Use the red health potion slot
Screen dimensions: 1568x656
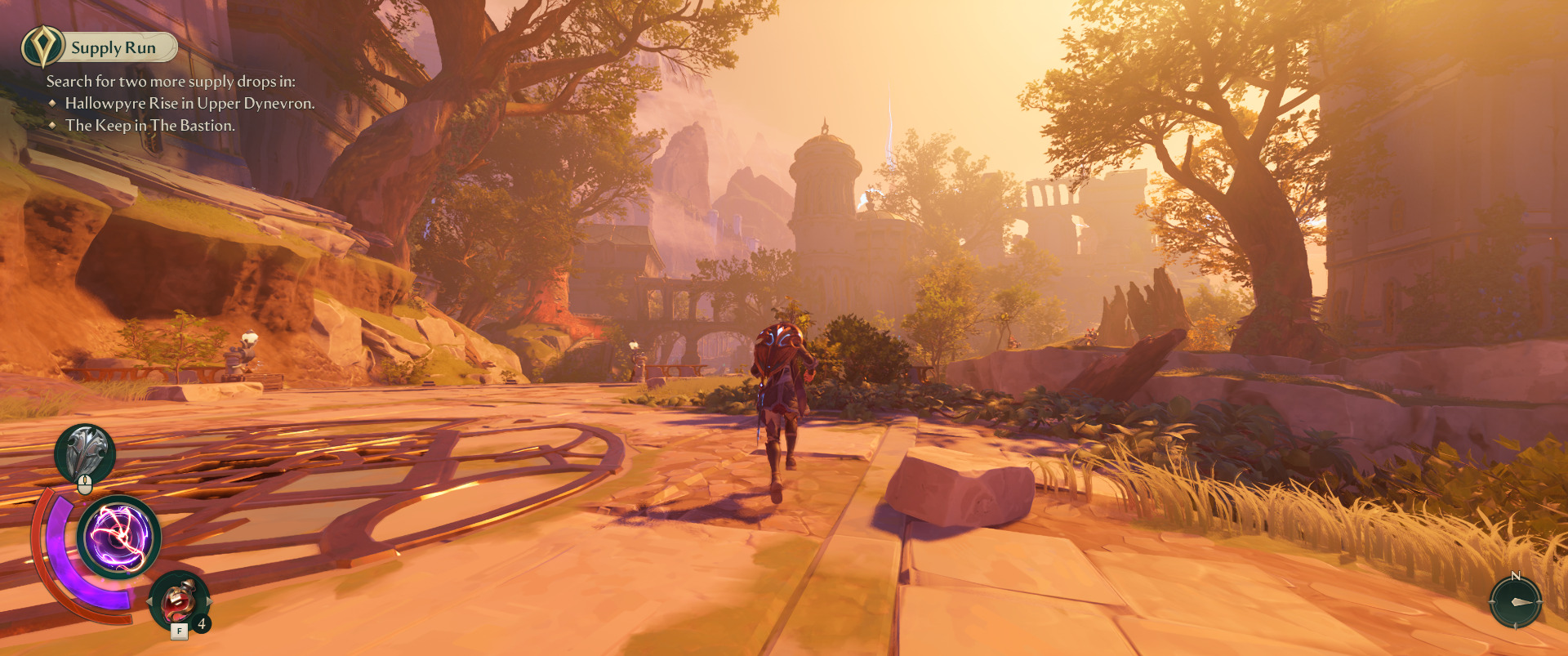coord(179,602)
